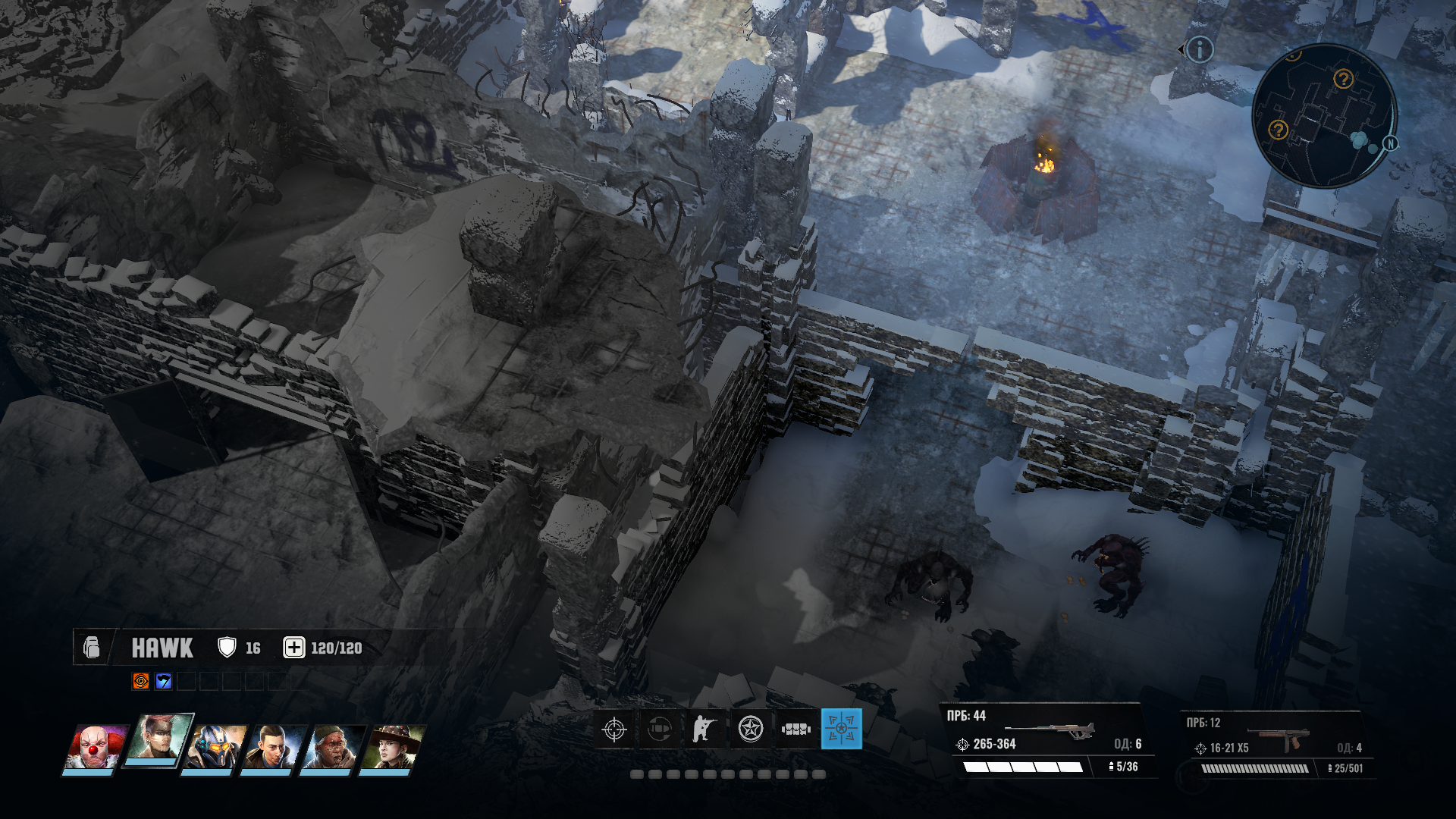Inspect the blue status effect icon
Image resolution: width=1456 pixels, height=819 pixels.
pos(163,681)
